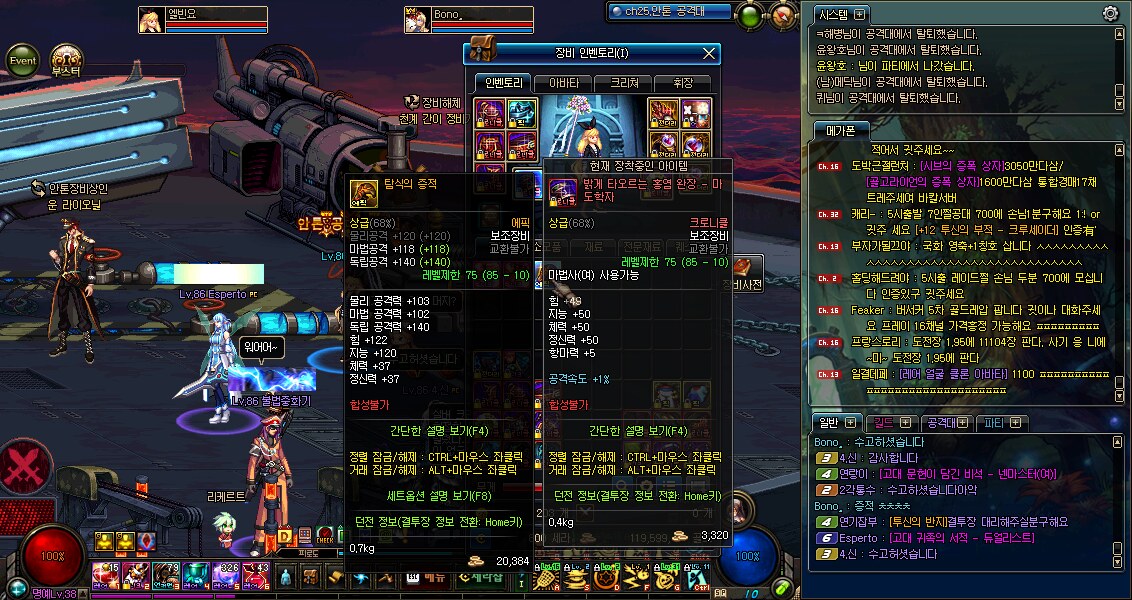Open the 크리쳐 tab
This screenshot has height=600, width=1132.
point(625,83)
